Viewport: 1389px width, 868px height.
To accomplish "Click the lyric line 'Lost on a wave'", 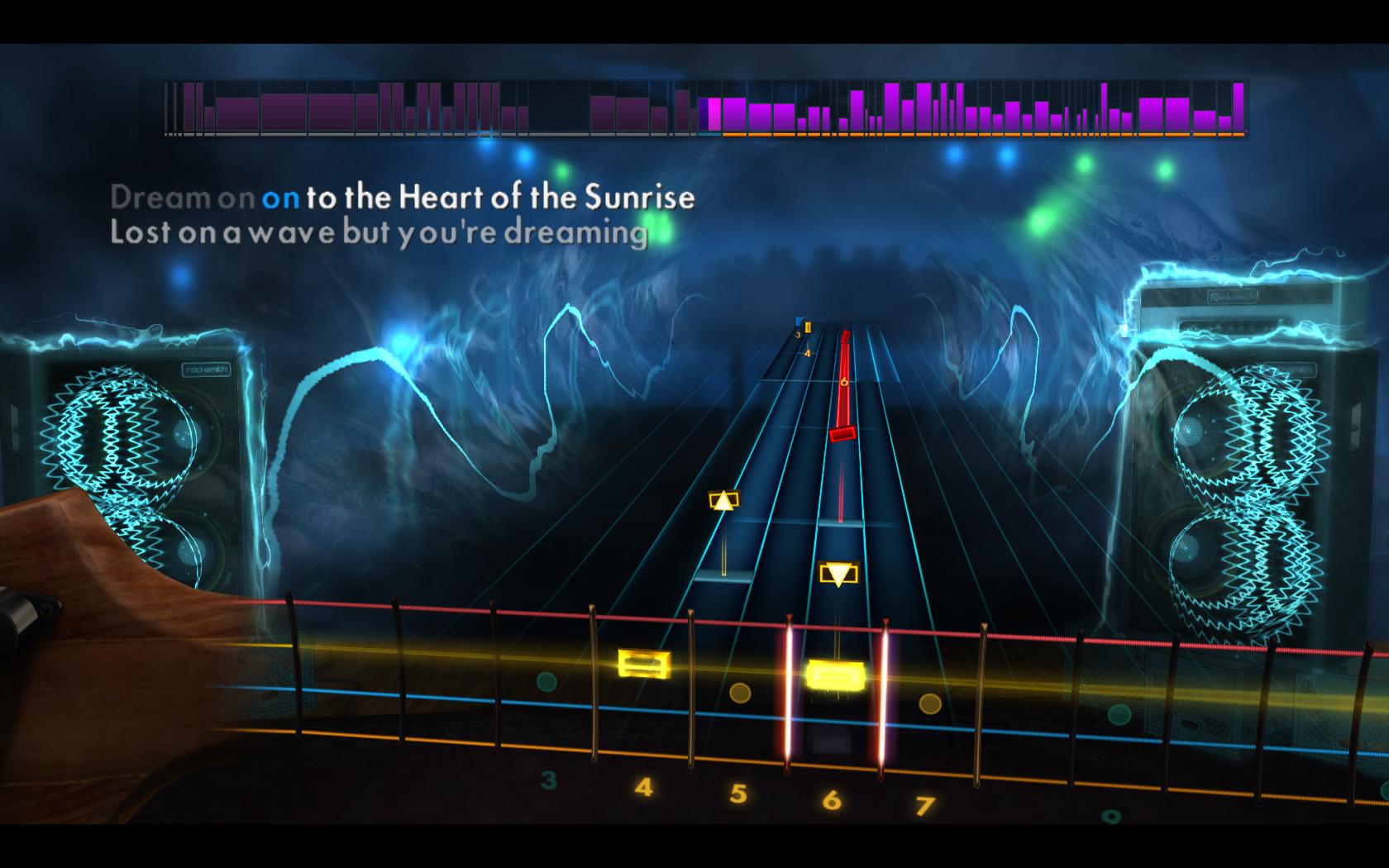I will click(x=215, y=234).
